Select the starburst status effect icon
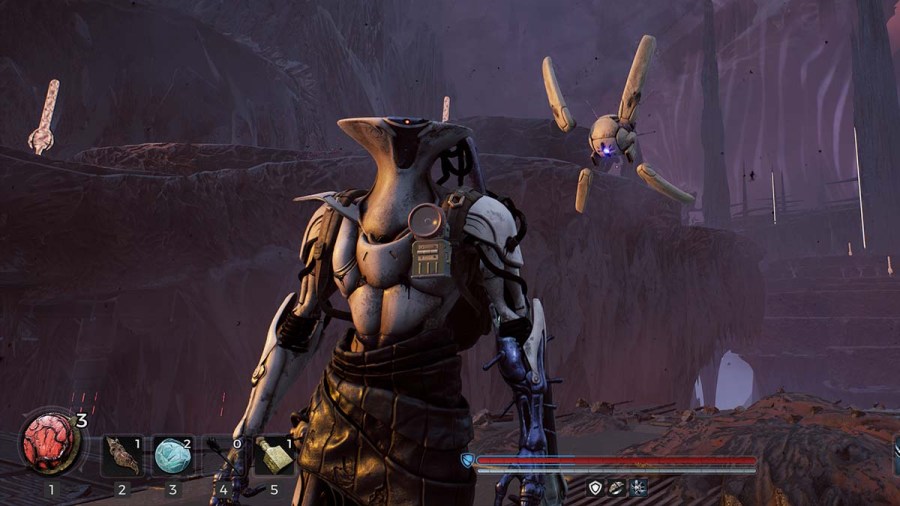Viewport: 900px width, 506px height. coord(638,487)
